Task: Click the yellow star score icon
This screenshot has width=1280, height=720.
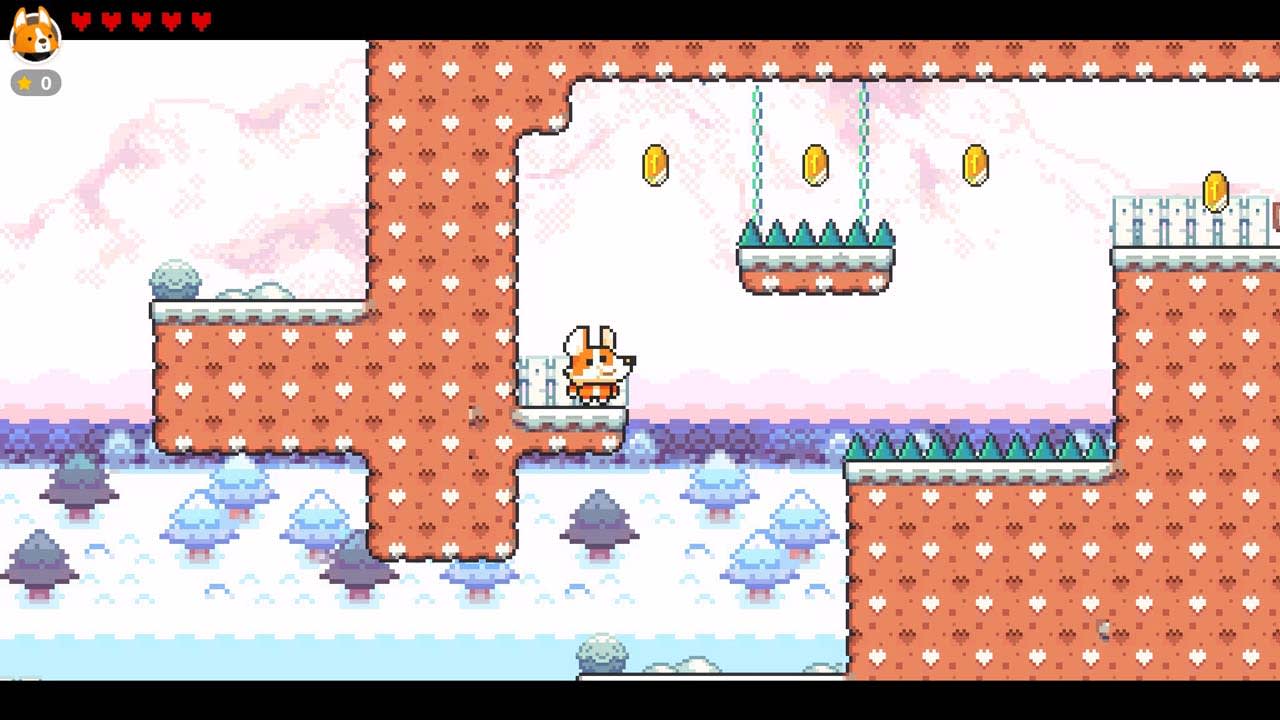Action: (x=25, y=84)
